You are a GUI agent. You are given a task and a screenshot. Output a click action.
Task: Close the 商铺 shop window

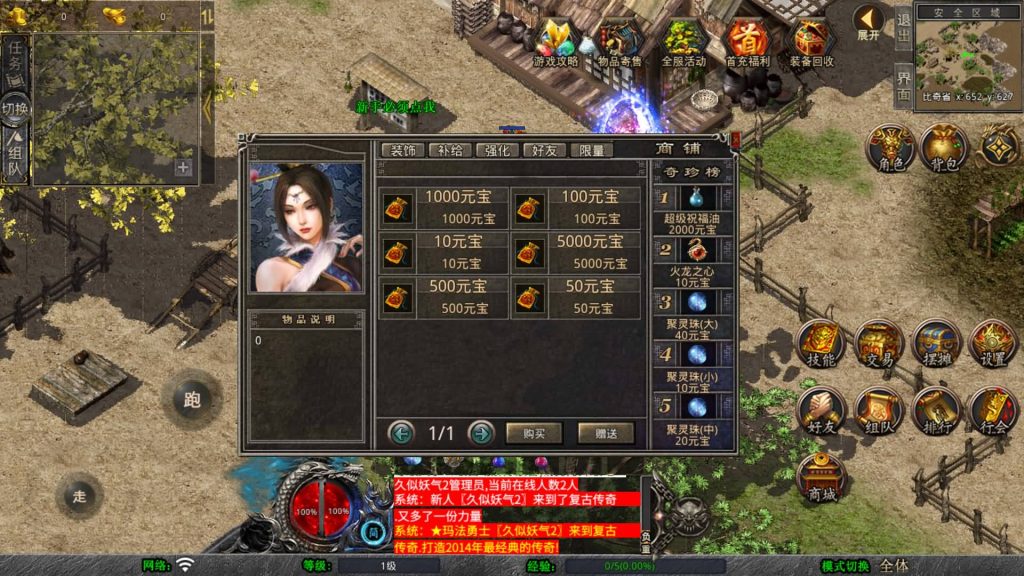735,141
